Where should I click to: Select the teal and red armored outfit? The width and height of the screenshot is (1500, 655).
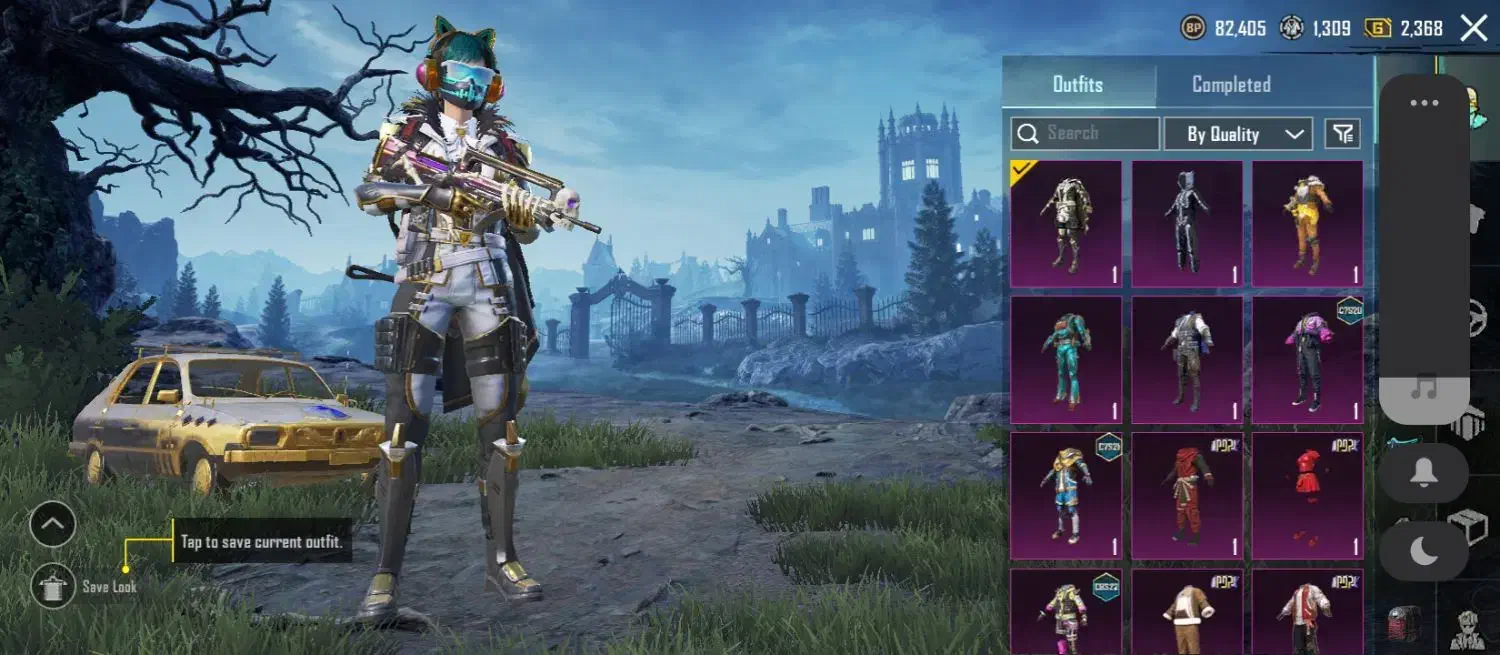[1066, 359]
